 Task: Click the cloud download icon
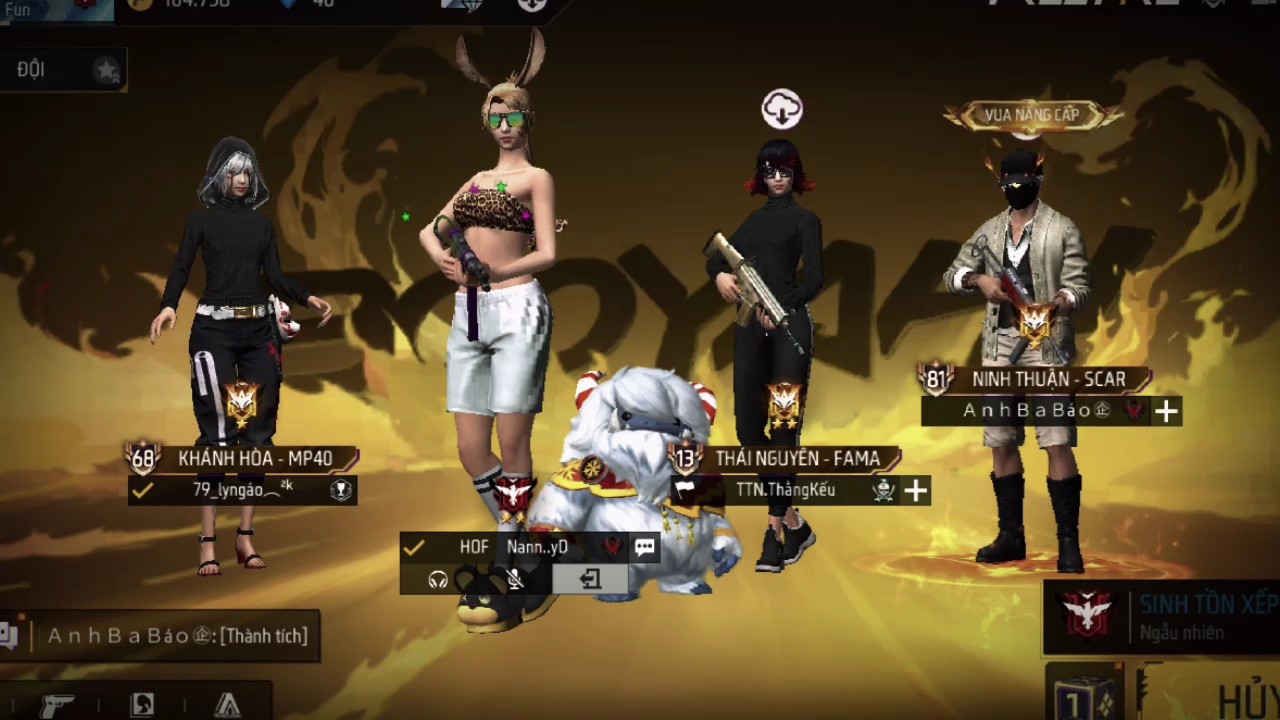[x=782, y=109]
